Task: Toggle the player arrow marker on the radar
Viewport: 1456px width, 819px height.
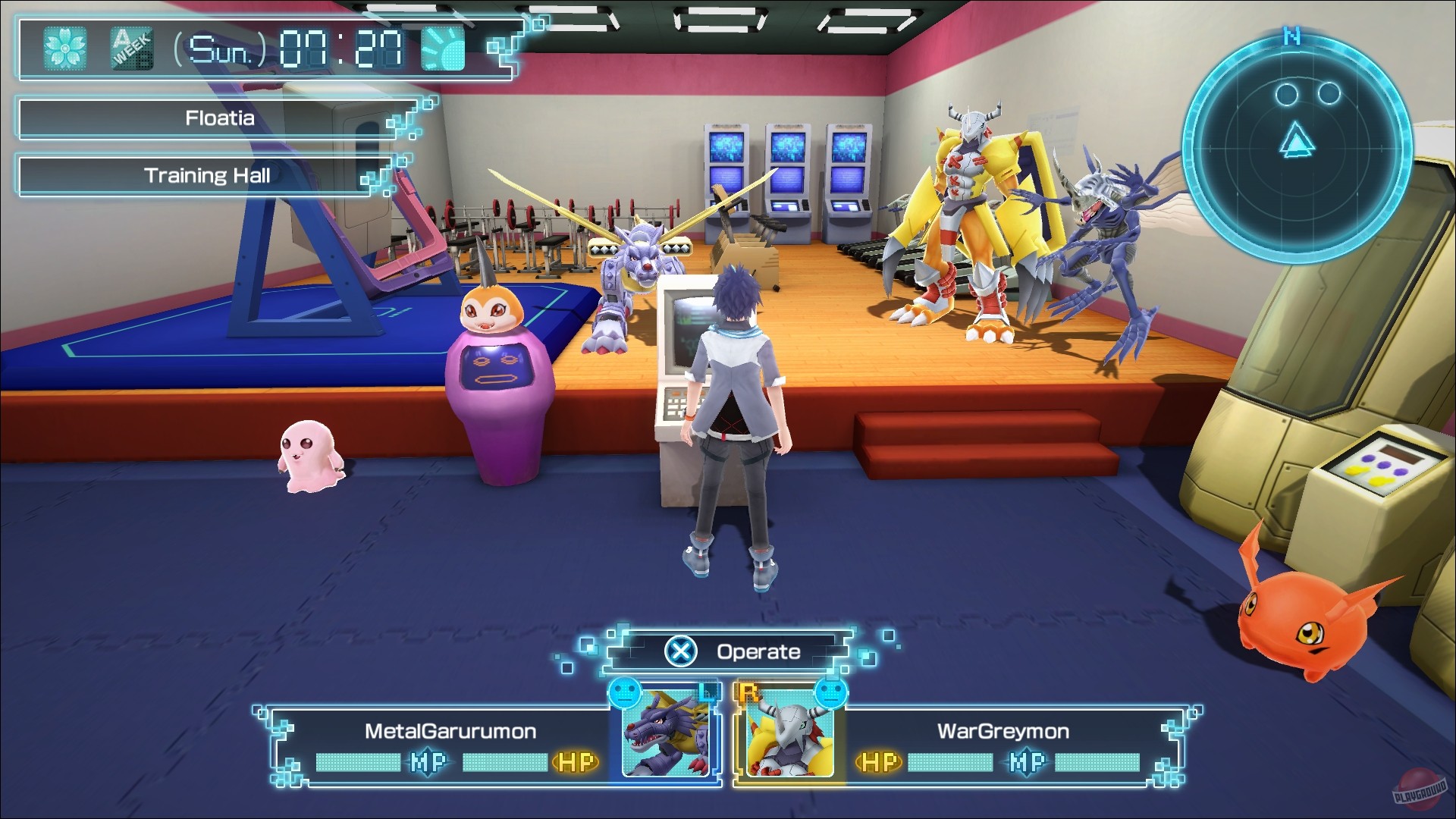Action: pos(1298,140)
